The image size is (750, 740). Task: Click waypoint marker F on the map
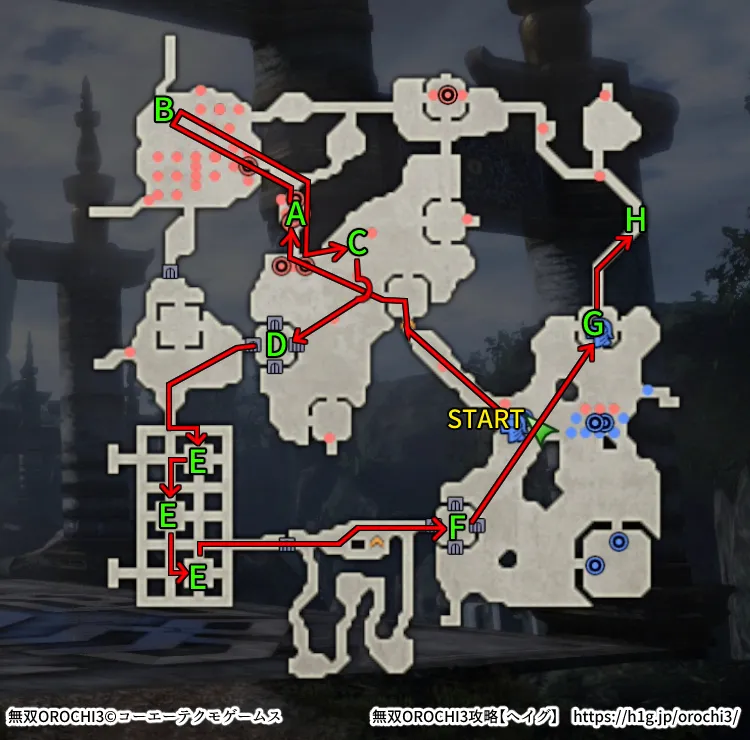point(457,526)
